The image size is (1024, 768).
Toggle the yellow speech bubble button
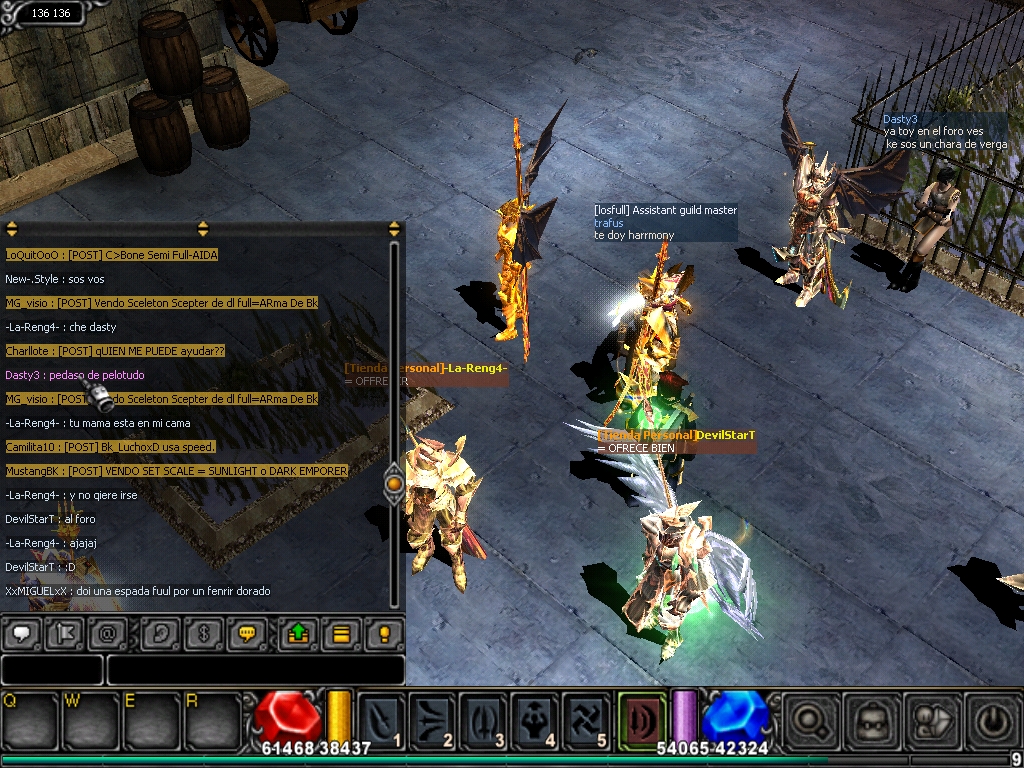click(246, 633)
